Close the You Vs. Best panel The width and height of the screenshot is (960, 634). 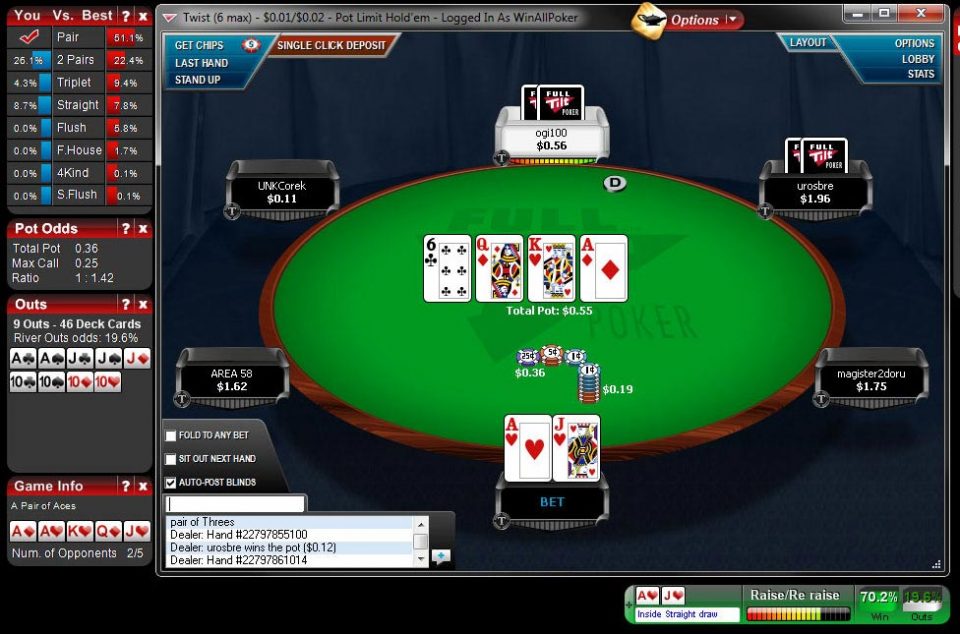pyautogui.click(x=143, y=16)
